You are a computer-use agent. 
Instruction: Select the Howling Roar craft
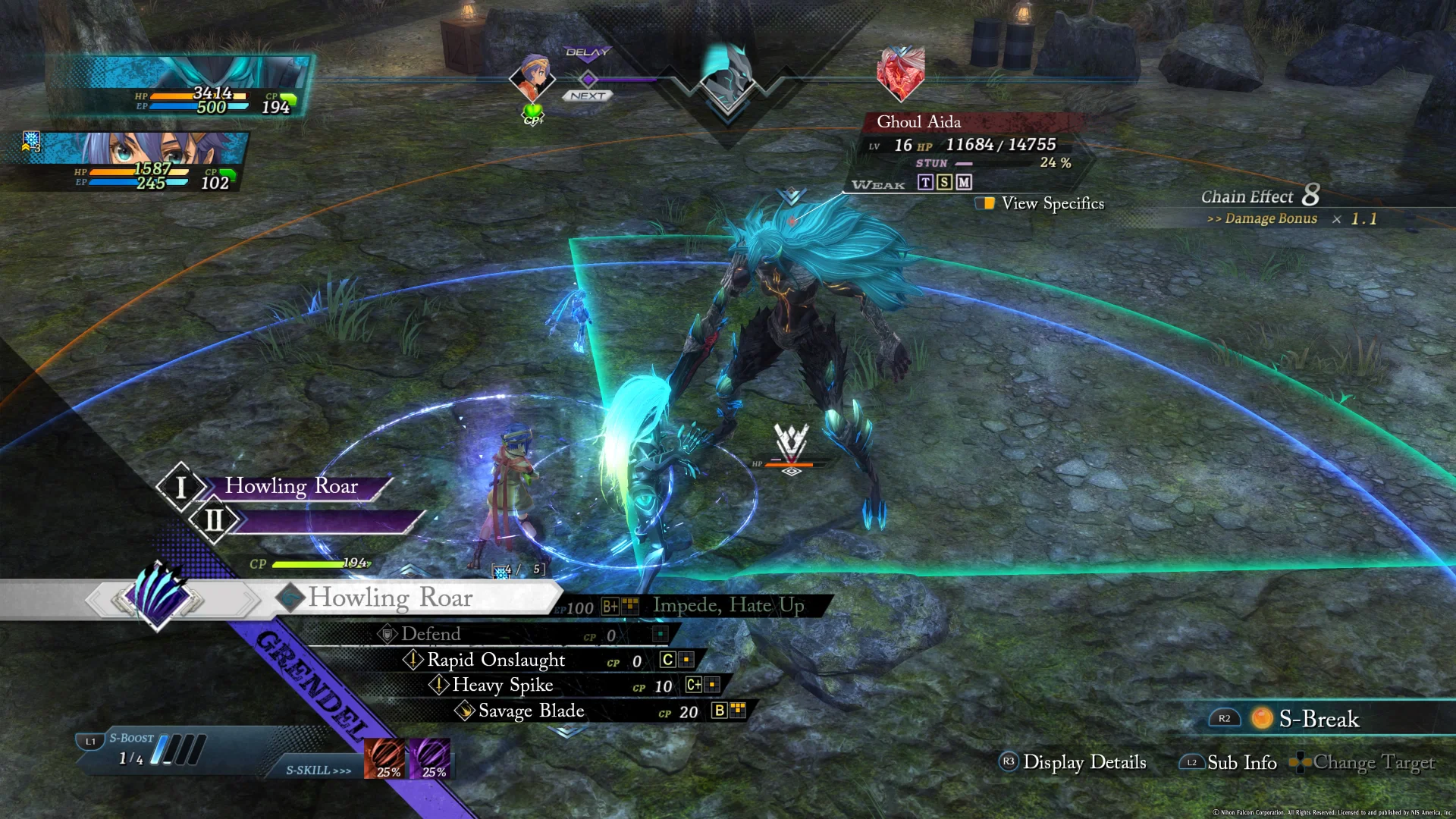tap(390, 598)
